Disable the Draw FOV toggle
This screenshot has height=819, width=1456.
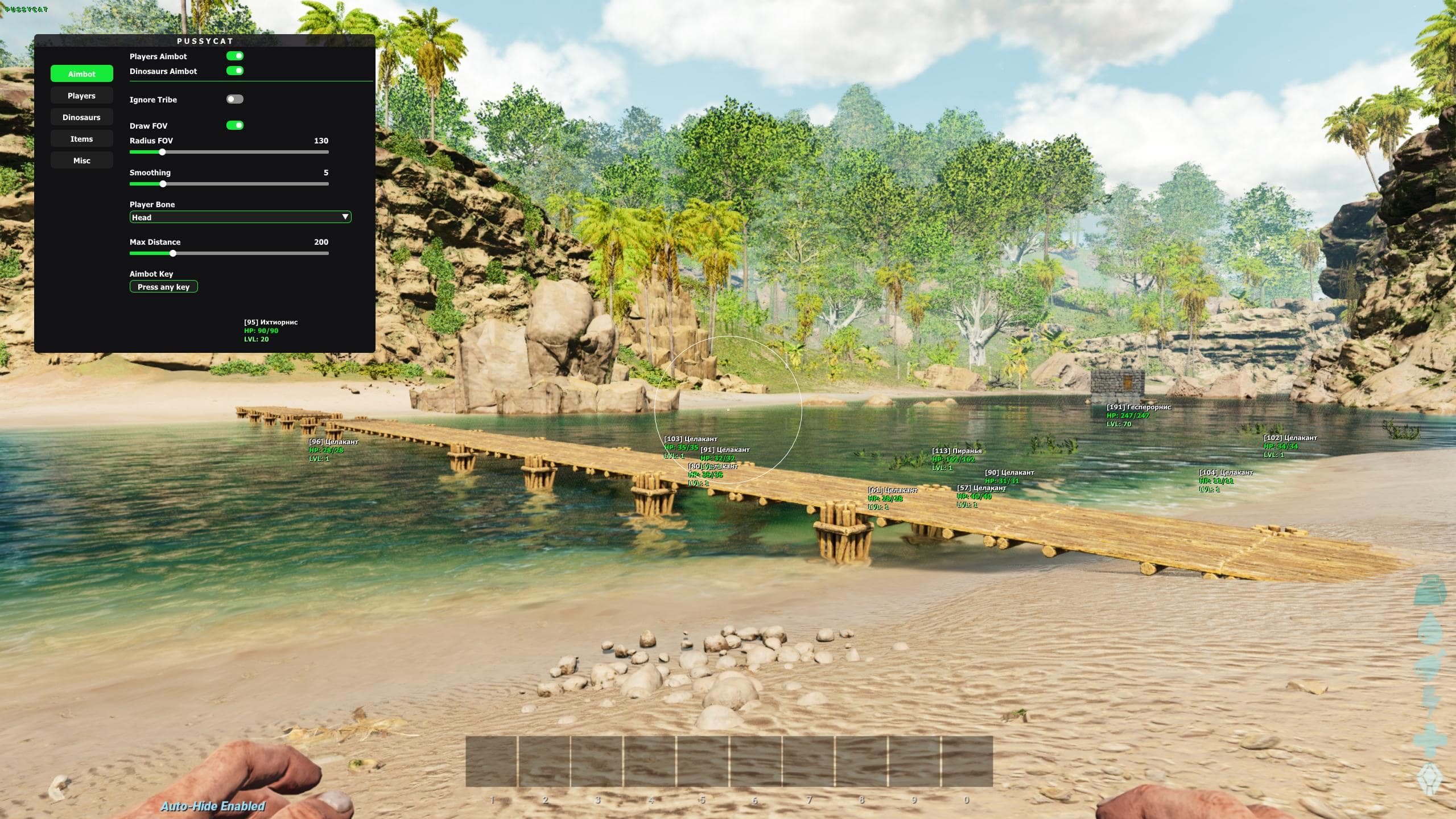(x=235, y=125)
